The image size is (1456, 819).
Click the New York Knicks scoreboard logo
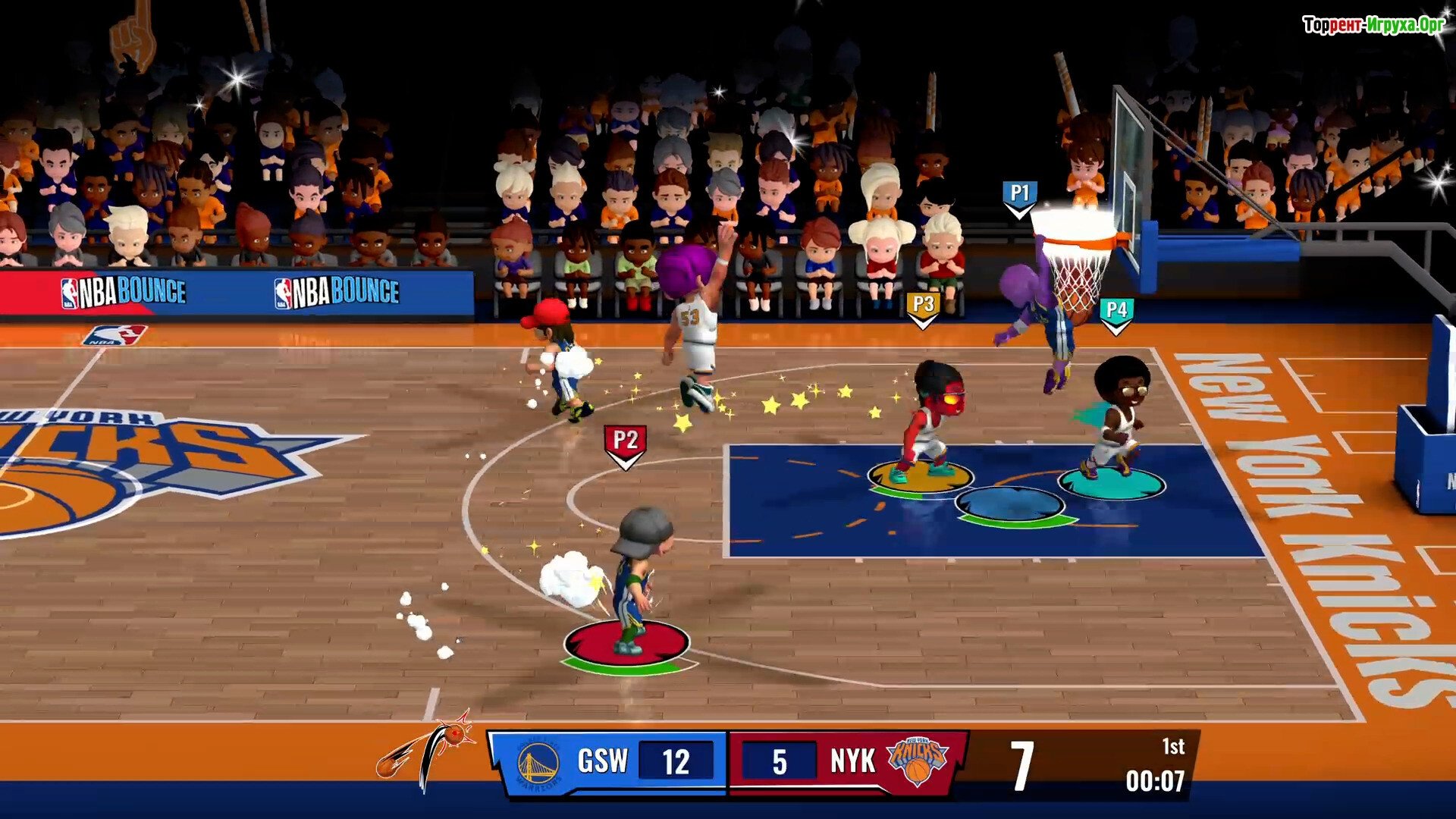tap(917, 761)
